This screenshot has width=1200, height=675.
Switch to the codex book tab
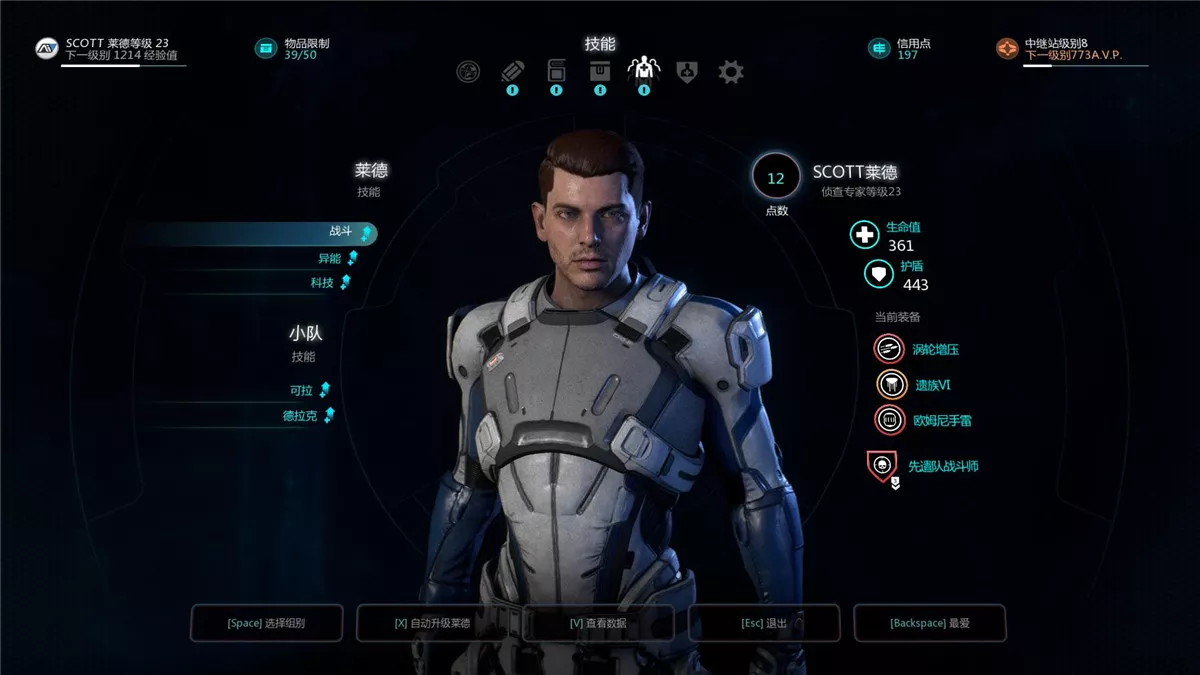(x=556, y=72)
